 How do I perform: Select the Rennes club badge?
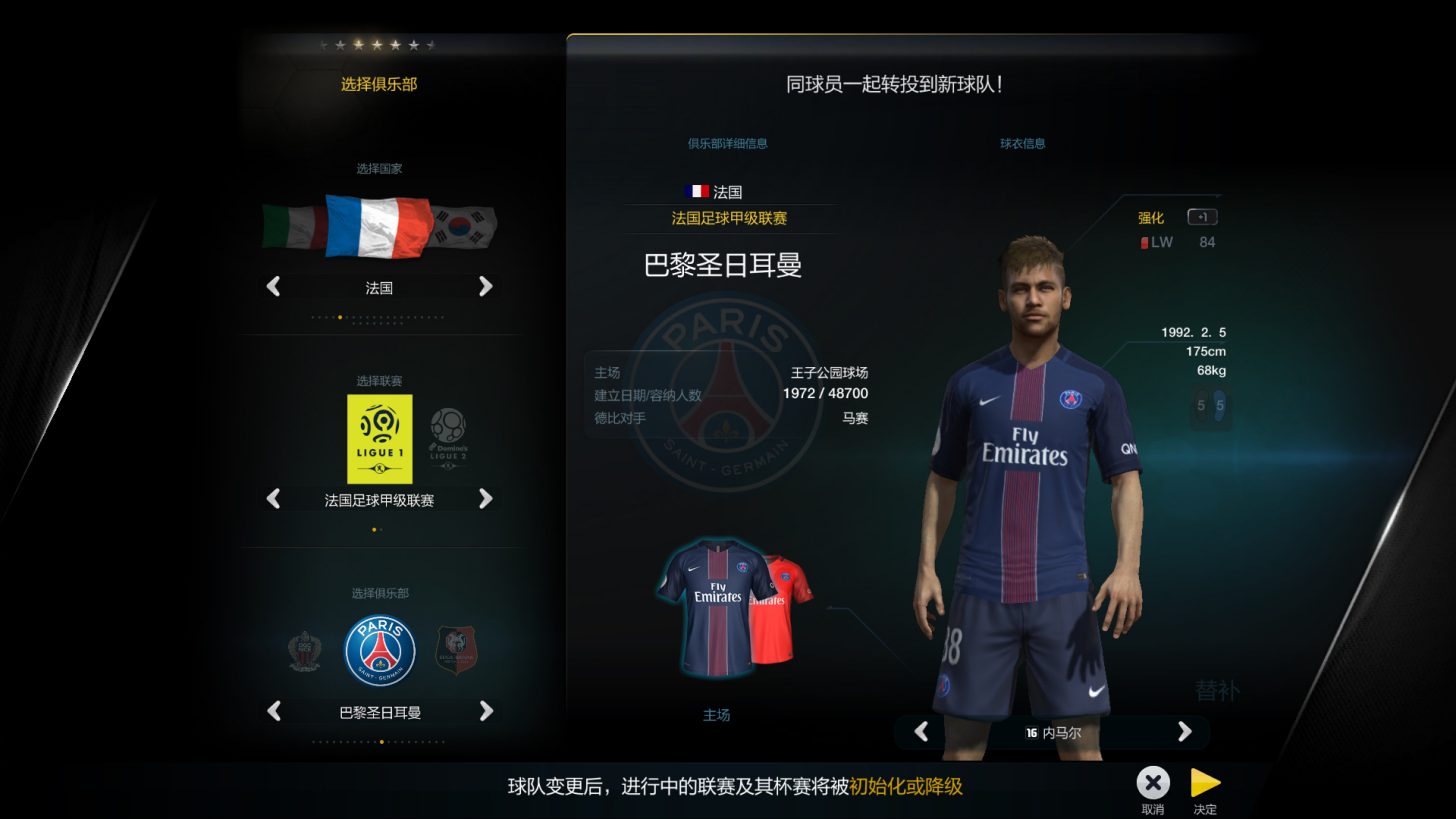tap(458, 651)
